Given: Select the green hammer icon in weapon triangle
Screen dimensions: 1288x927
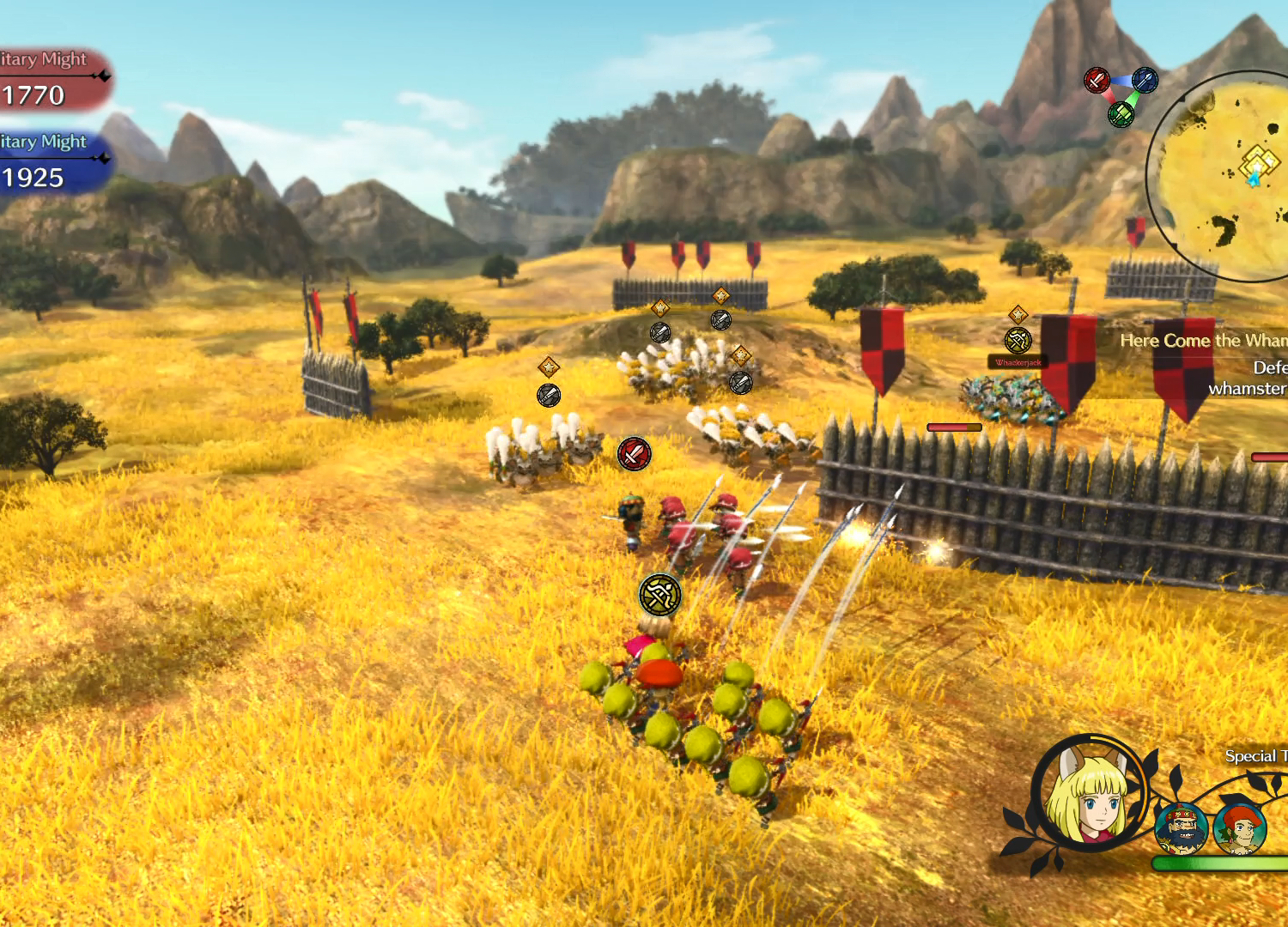Looking at the screenshot, I should [x=1121, y=113].
